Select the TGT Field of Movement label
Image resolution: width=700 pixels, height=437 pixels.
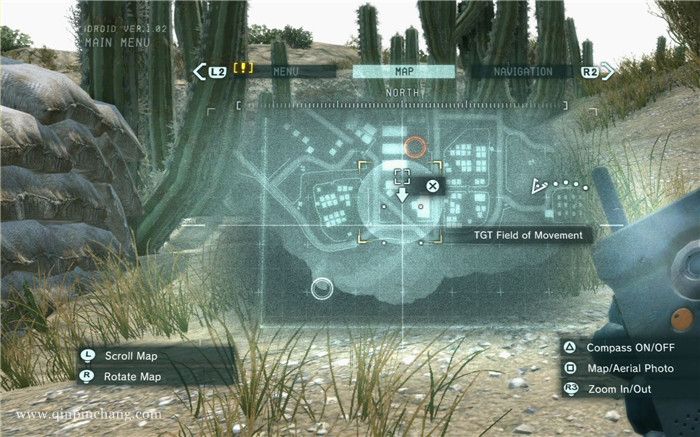pyautogui.click(x=531, y=235)
